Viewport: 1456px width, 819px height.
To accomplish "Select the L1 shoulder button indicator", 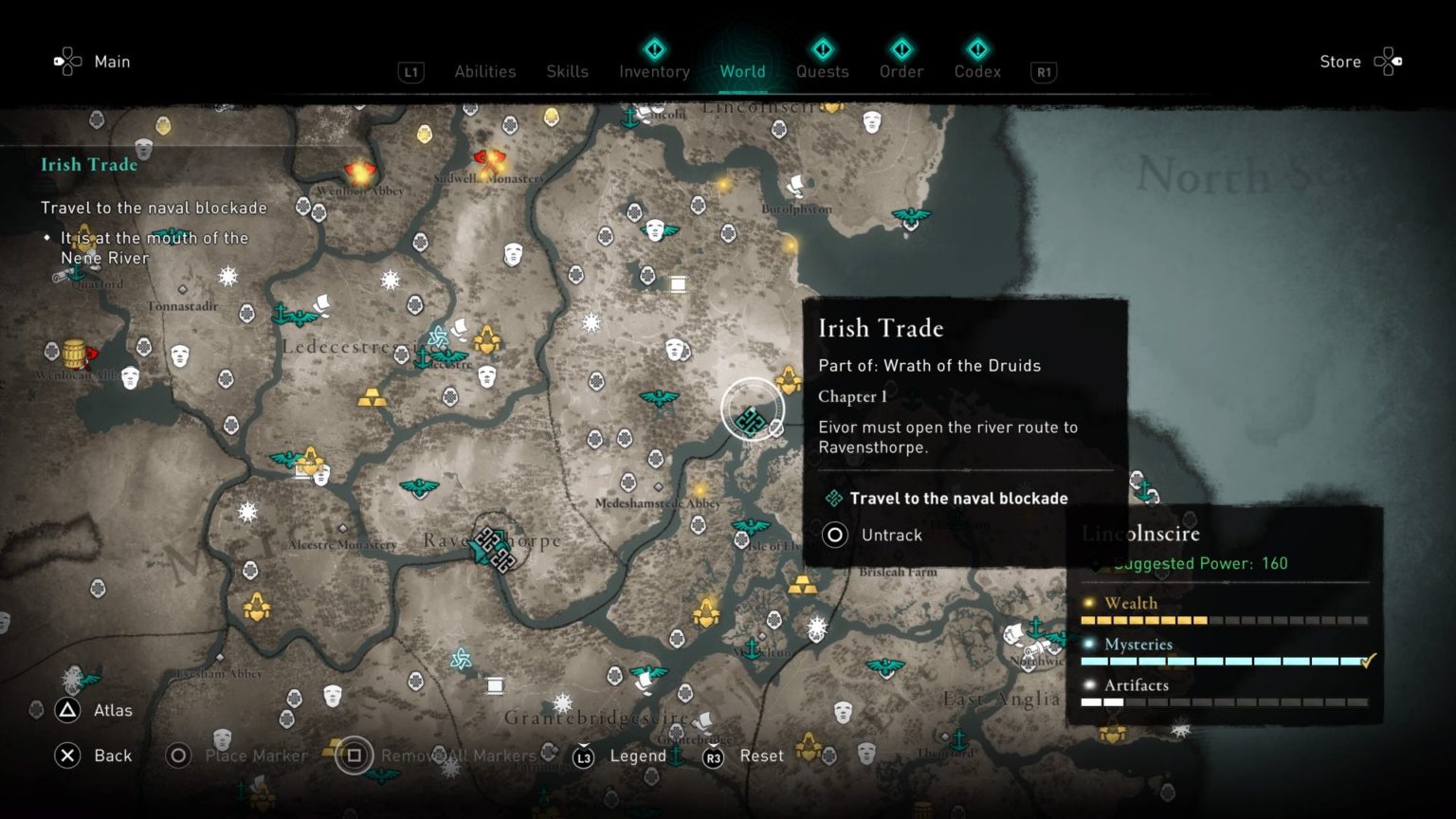I will [411, 72].
